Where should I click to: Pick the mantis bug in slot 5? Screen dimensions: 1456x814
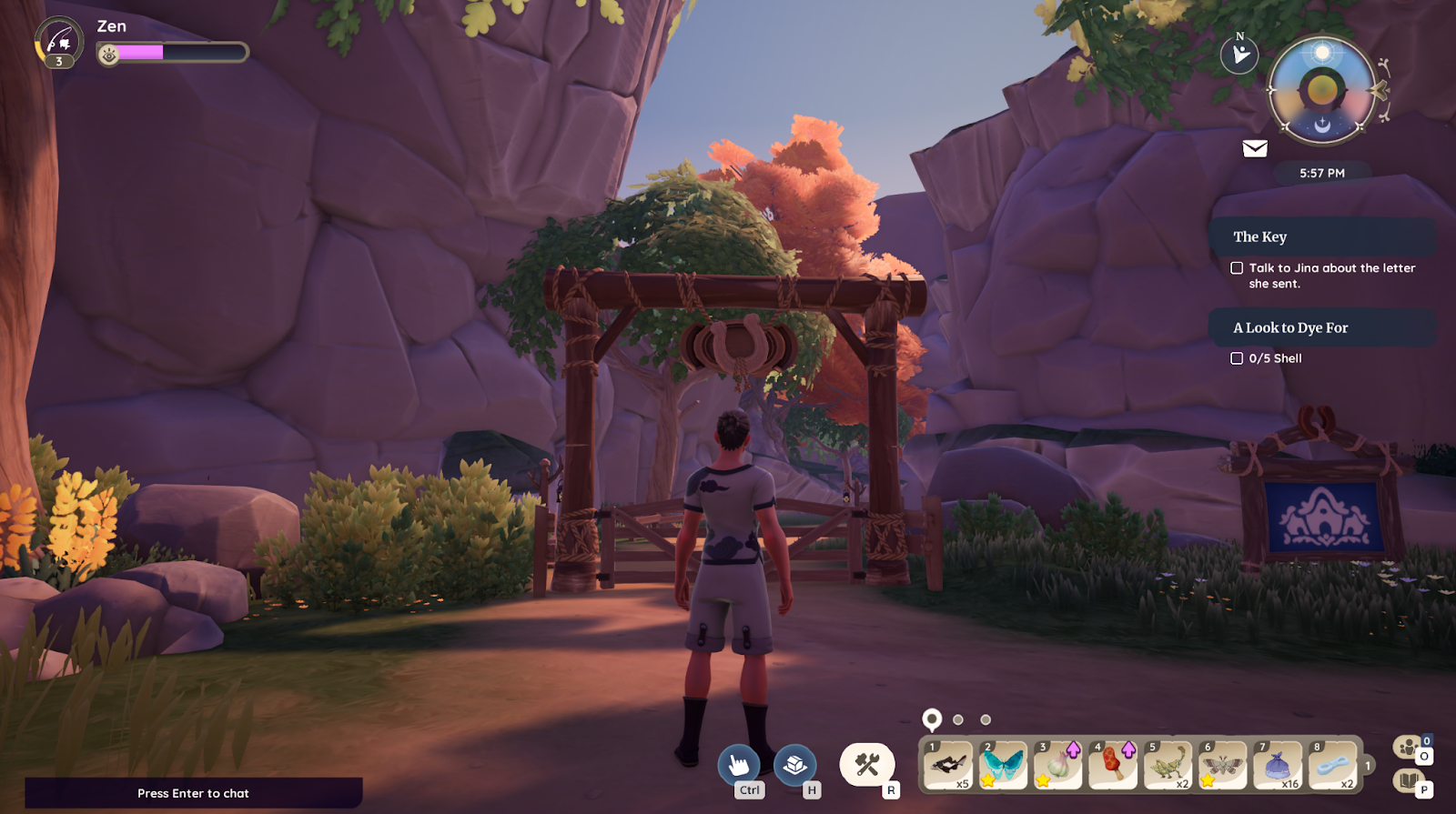[x=1168, y=765]
